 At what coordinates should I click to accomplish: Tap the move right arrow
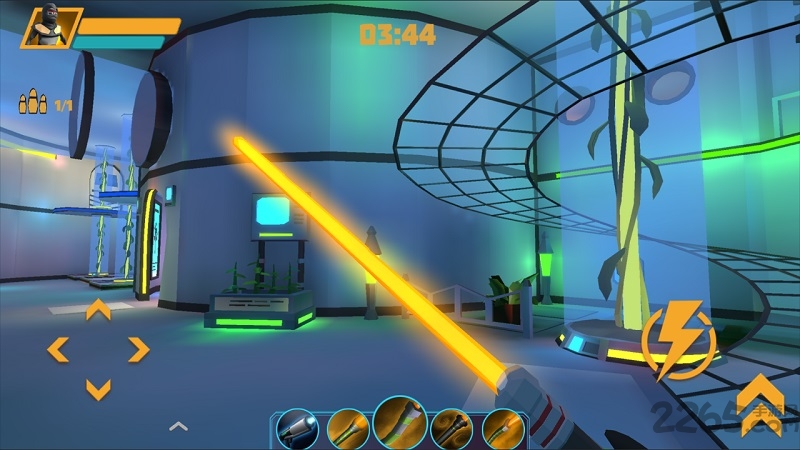tap(138, 349)
